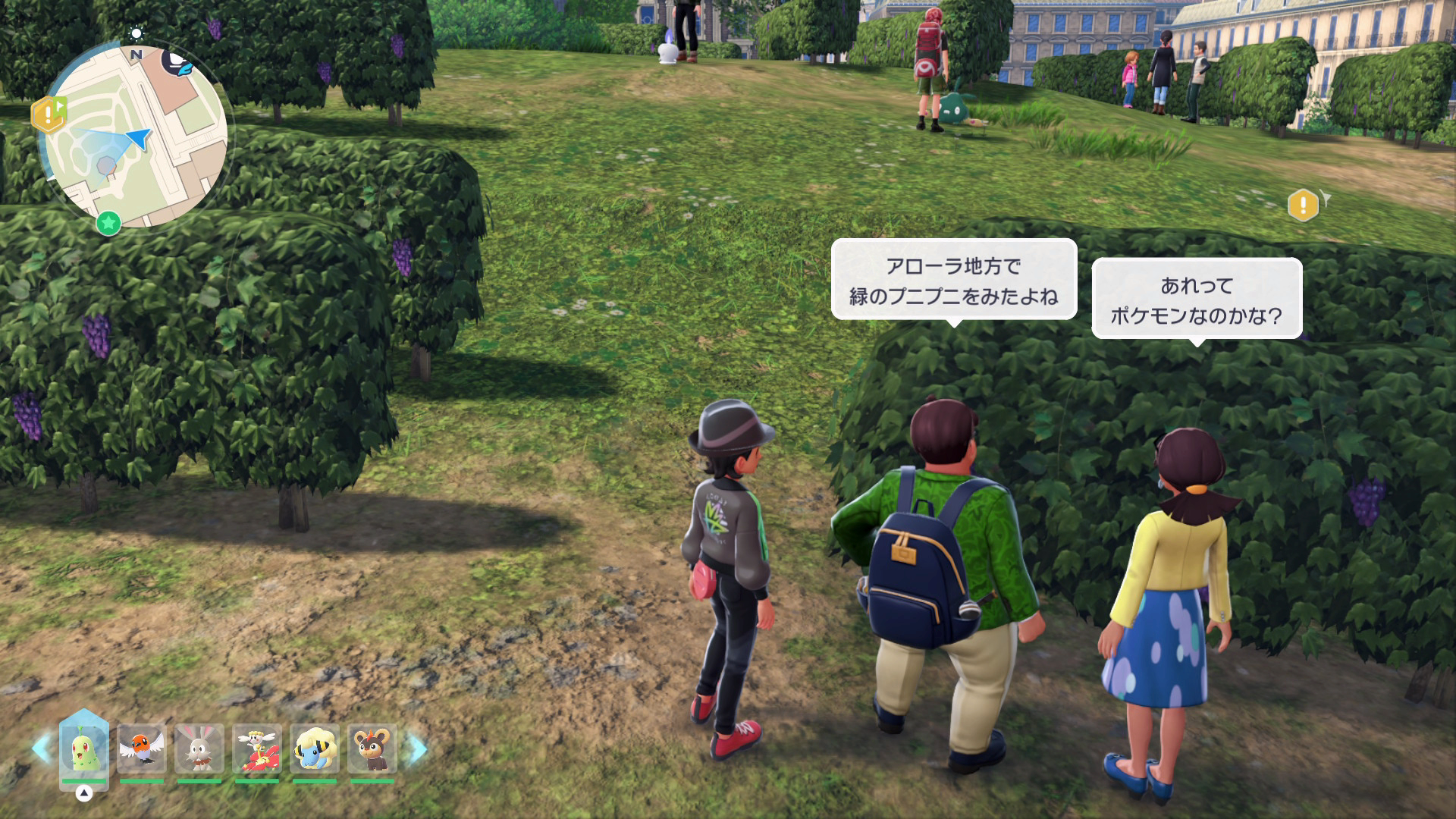
Task: Select the Litleo party slot
Action: pyautogui.click(x=372, y=748)
